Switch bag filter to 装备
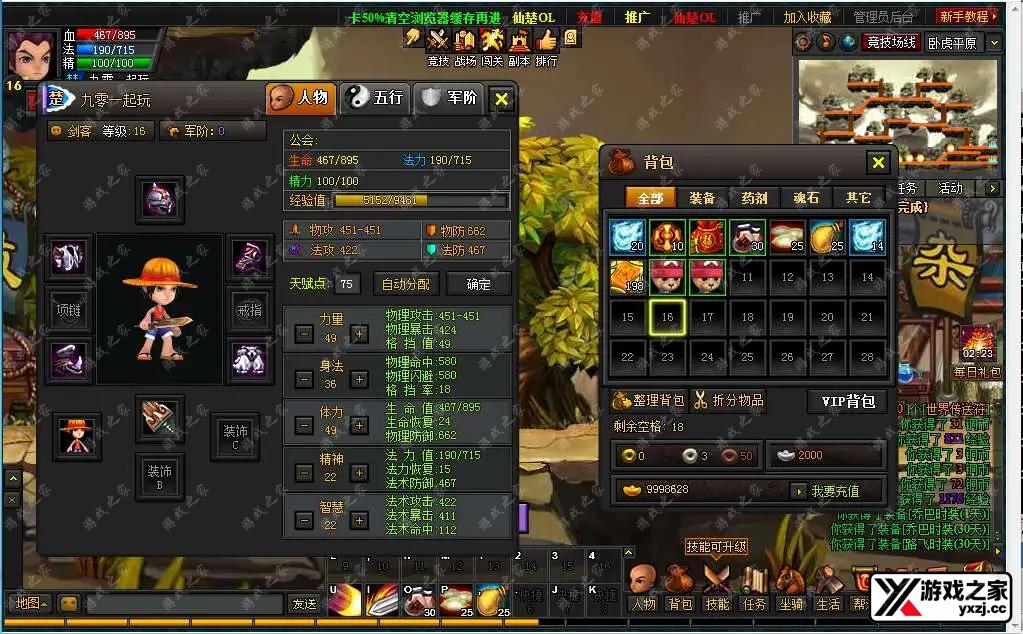Viewport: 1023px width, 634px height. tap(702, 198)
